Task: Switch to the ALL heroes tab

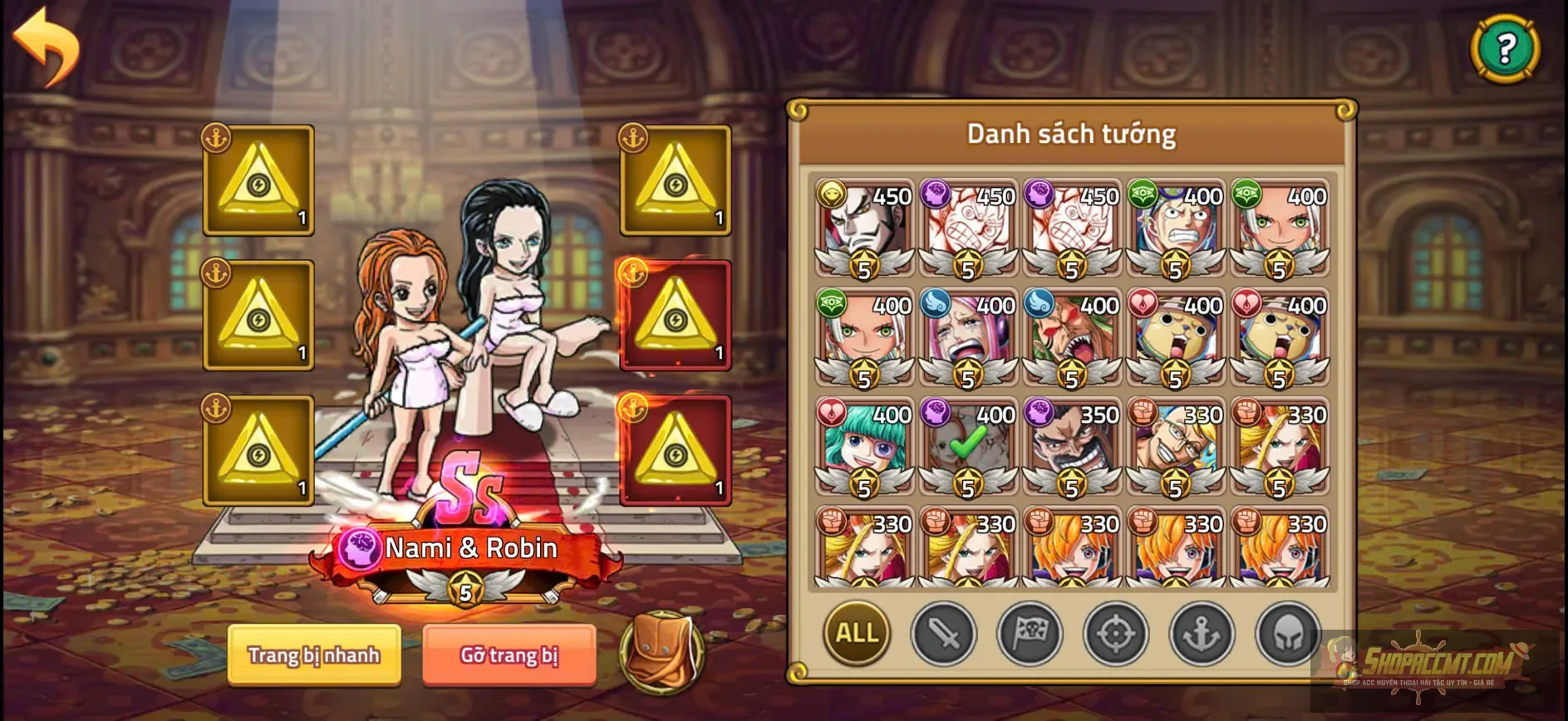Action: pos(857,635)
